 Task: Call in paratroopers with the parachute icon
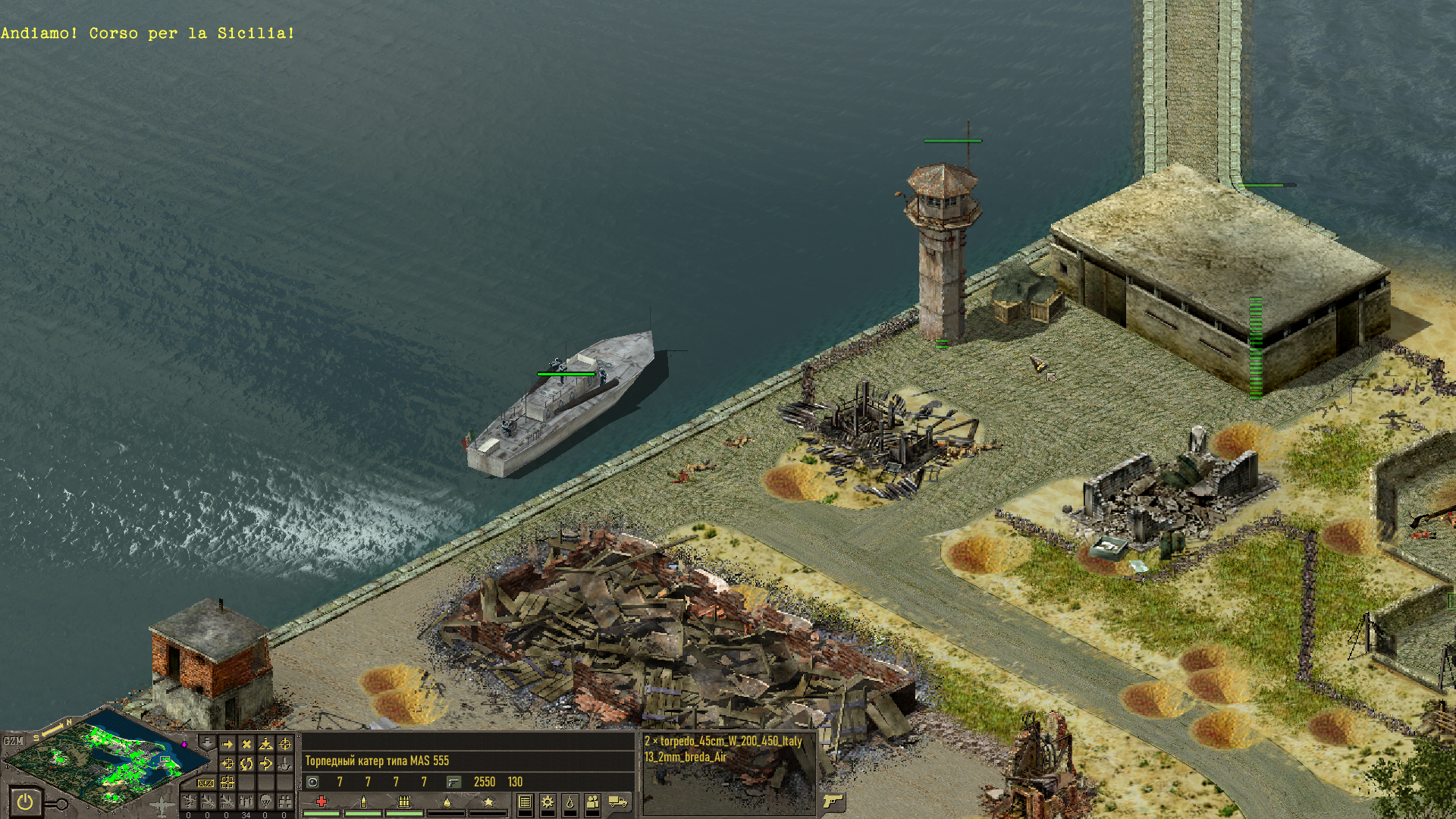pos(265,801)
